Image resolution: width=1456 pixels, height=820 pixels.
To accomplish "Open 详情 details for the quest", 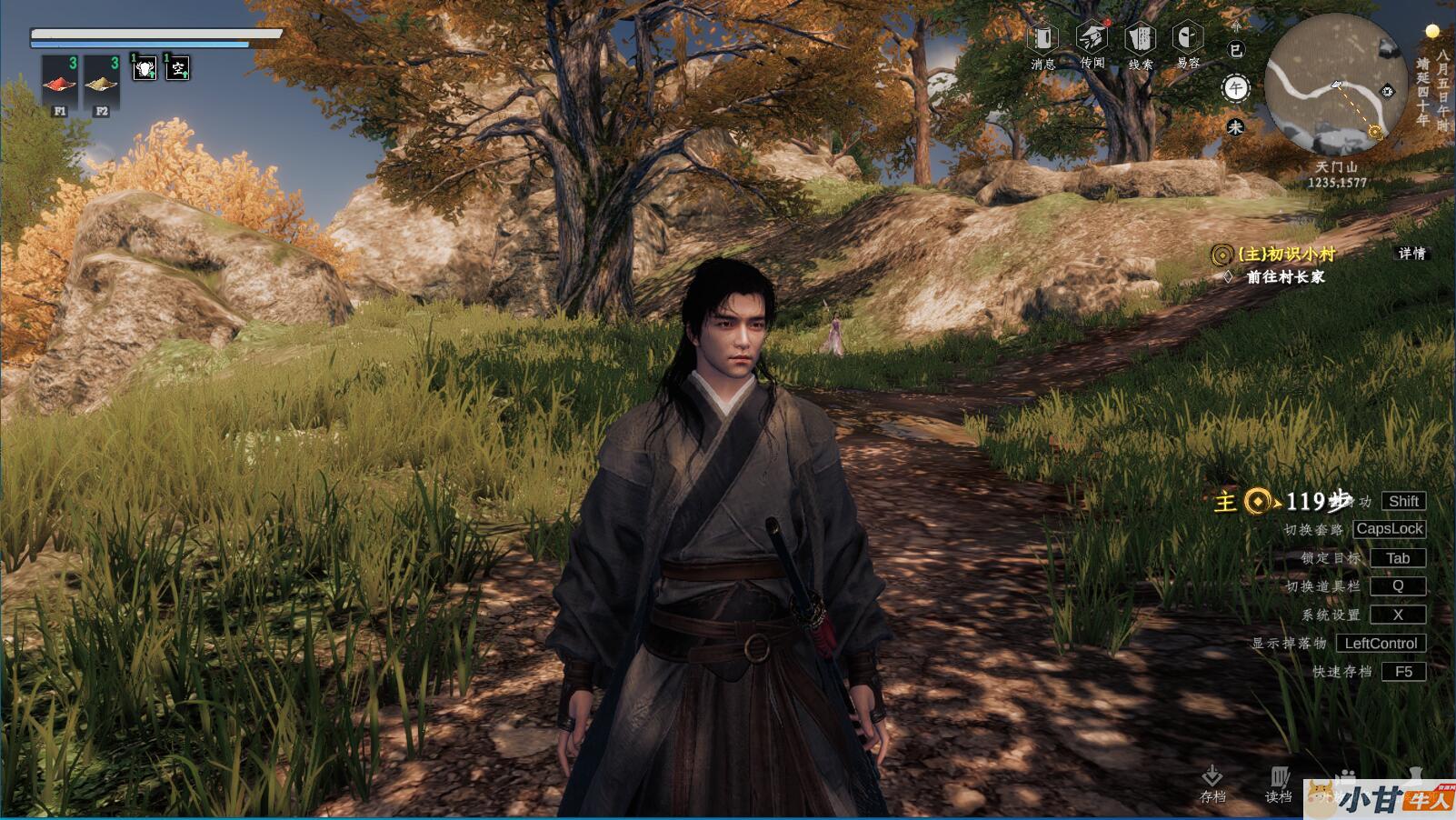I will click(x=1411, y=254).
